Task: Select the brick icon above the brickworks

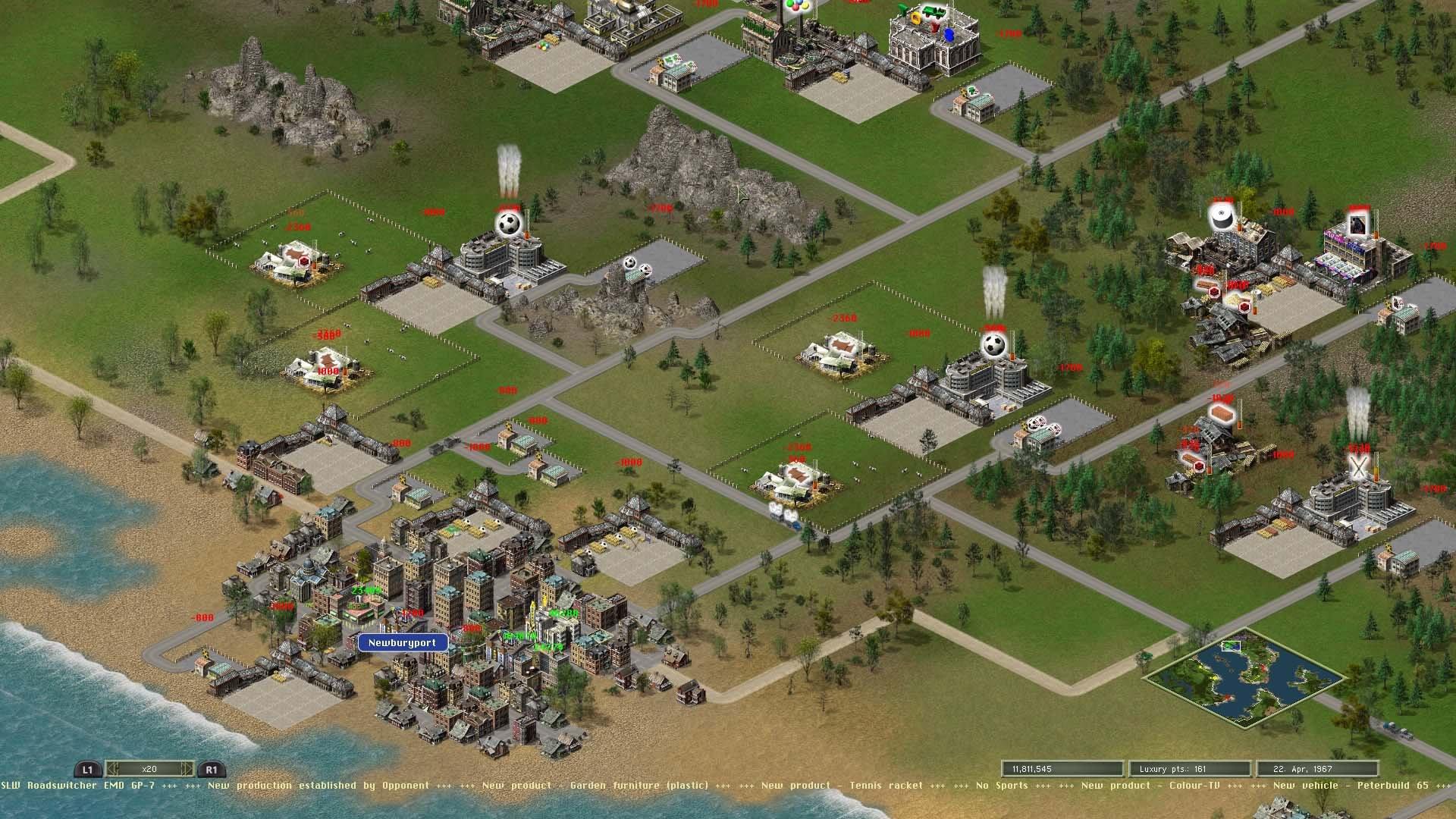Action: [x=1222, y=413]
